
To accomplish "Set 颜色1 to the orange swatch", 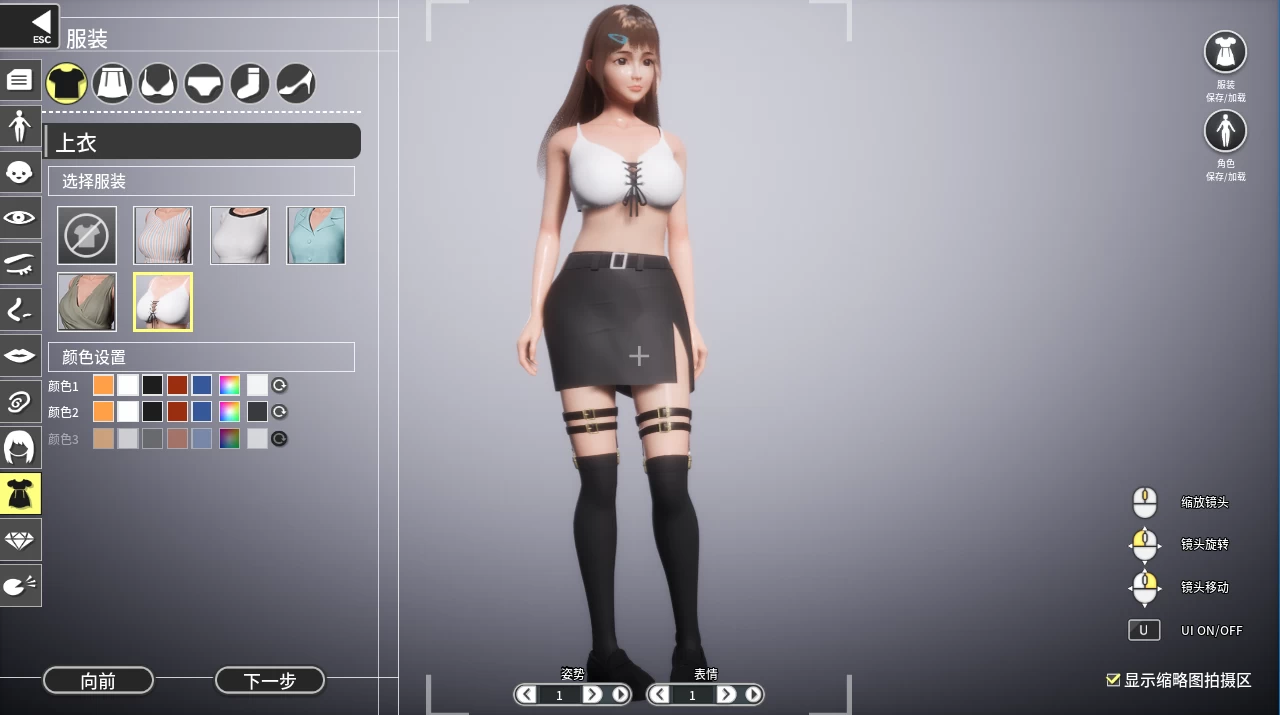I will 103,385.
